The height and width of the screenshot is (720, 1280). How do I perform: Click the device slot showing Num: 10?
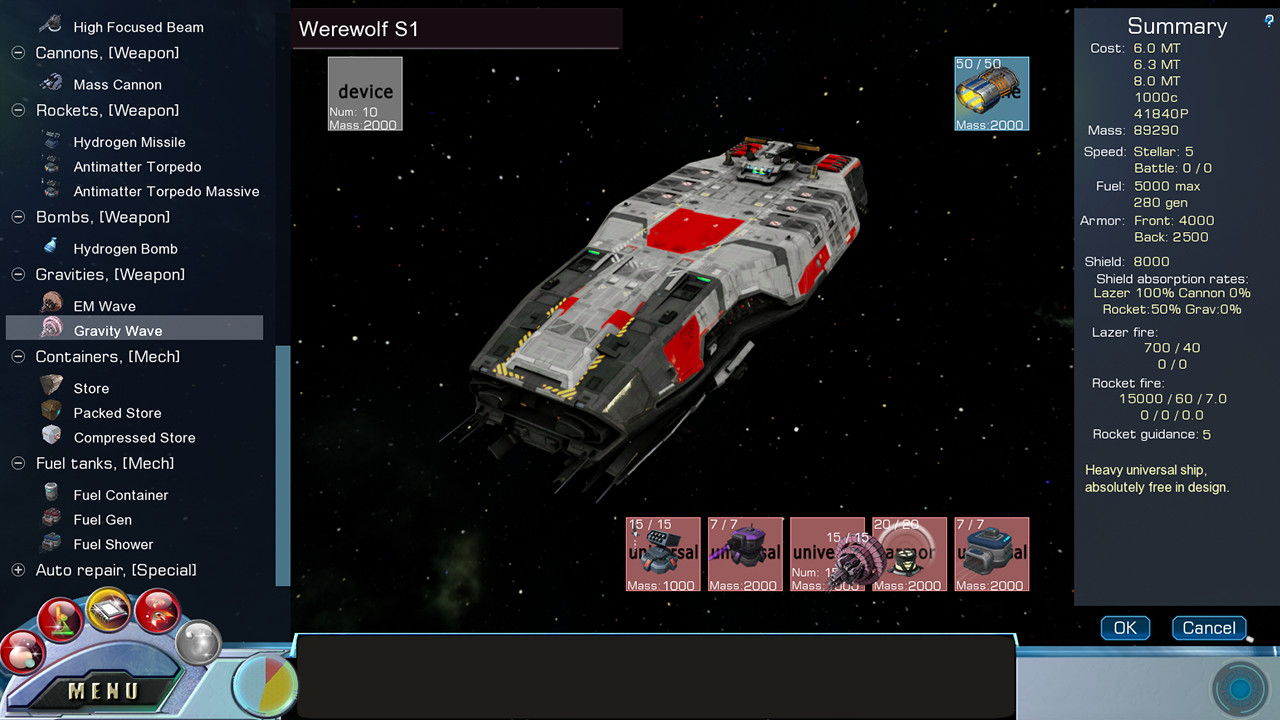click(365, 93)
